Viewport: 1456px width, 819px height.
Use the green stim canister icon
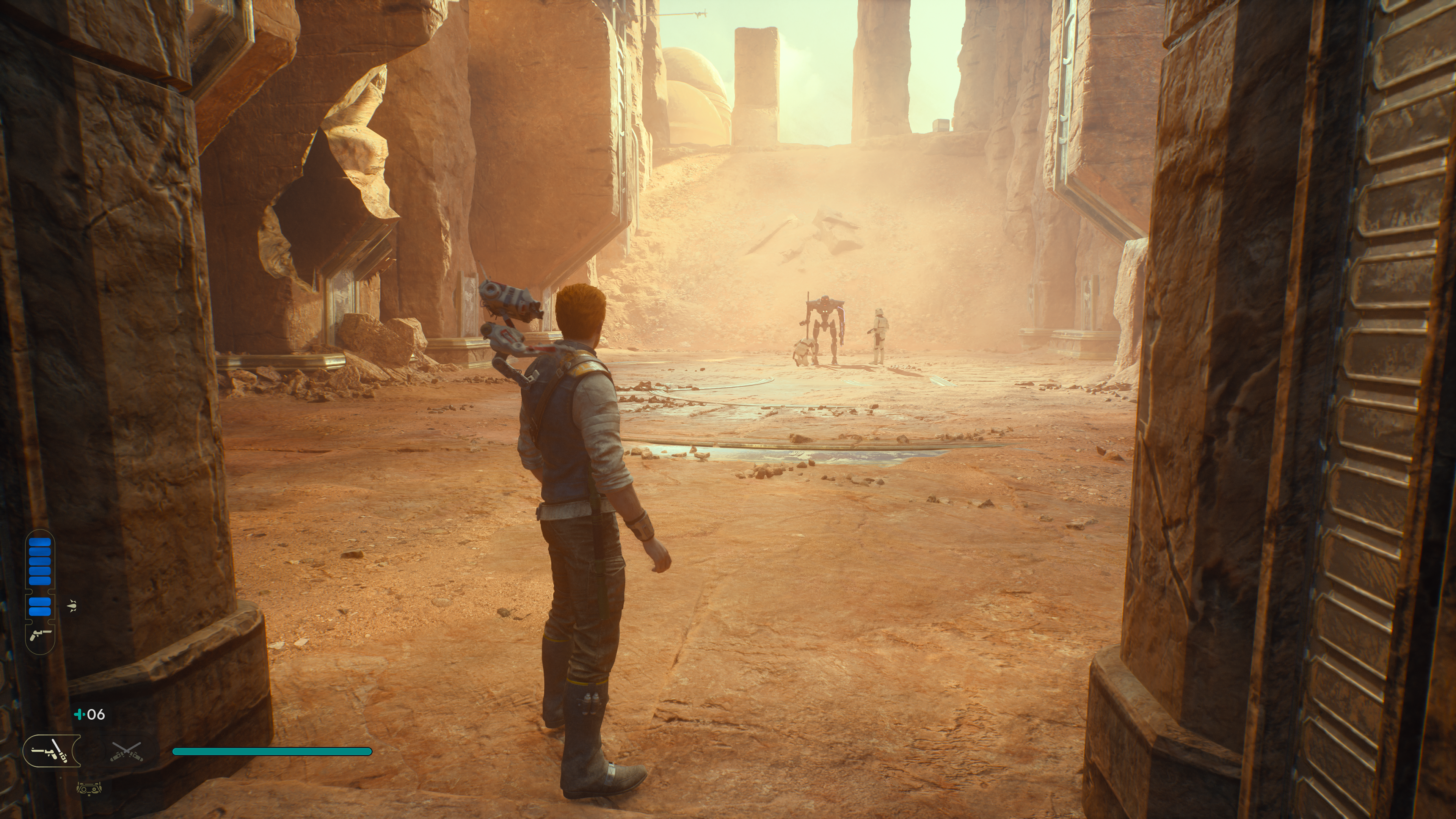(79, 714)
